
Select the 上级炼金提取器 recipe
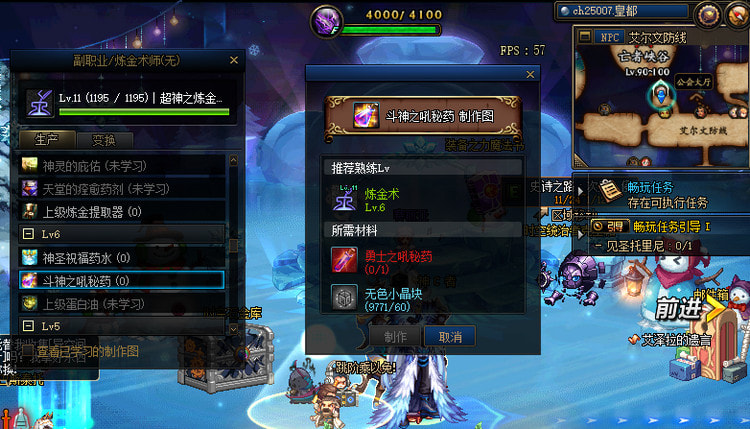coord(120,211)
